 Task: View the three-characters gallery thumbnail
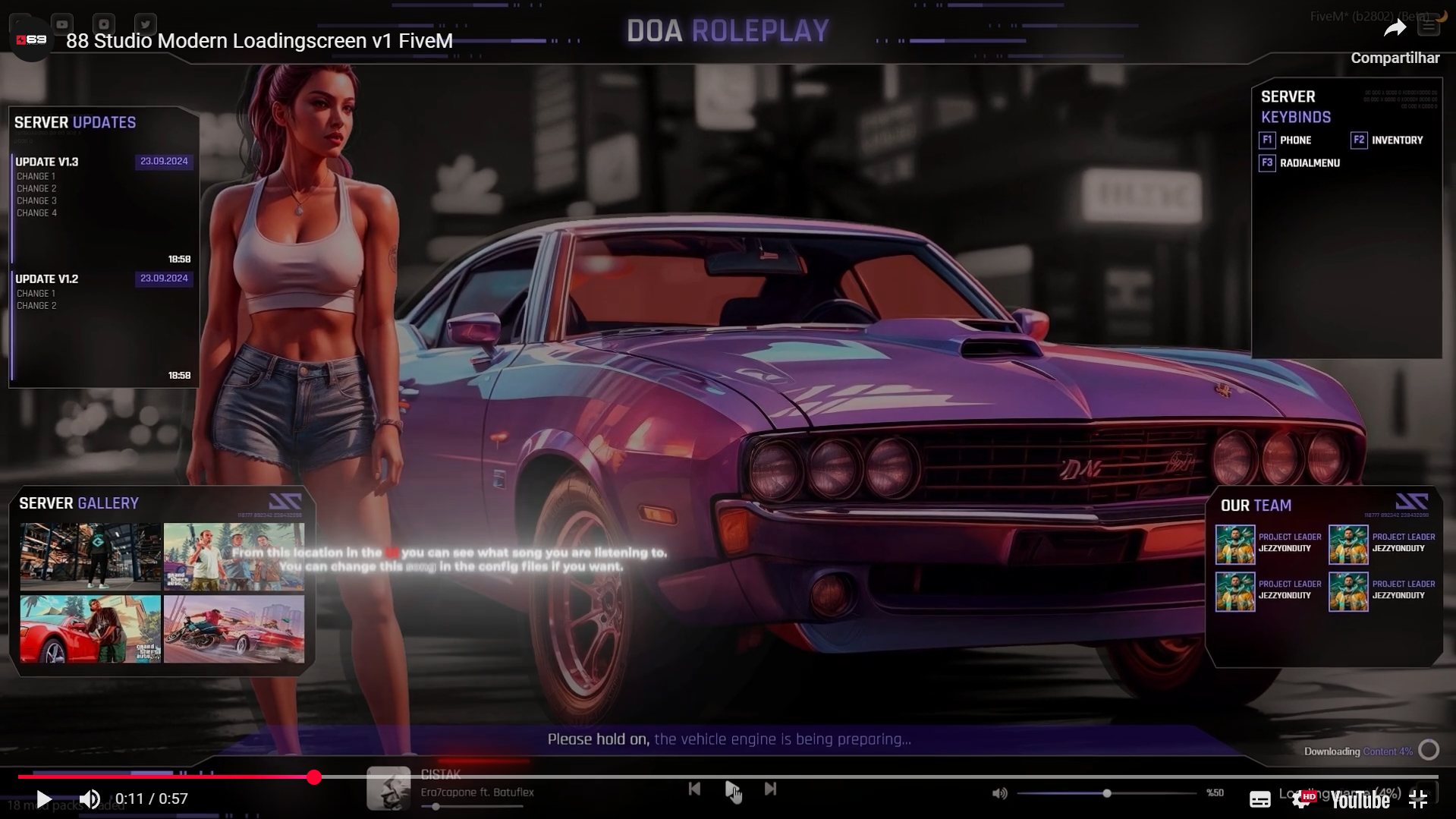click(234, 556)
